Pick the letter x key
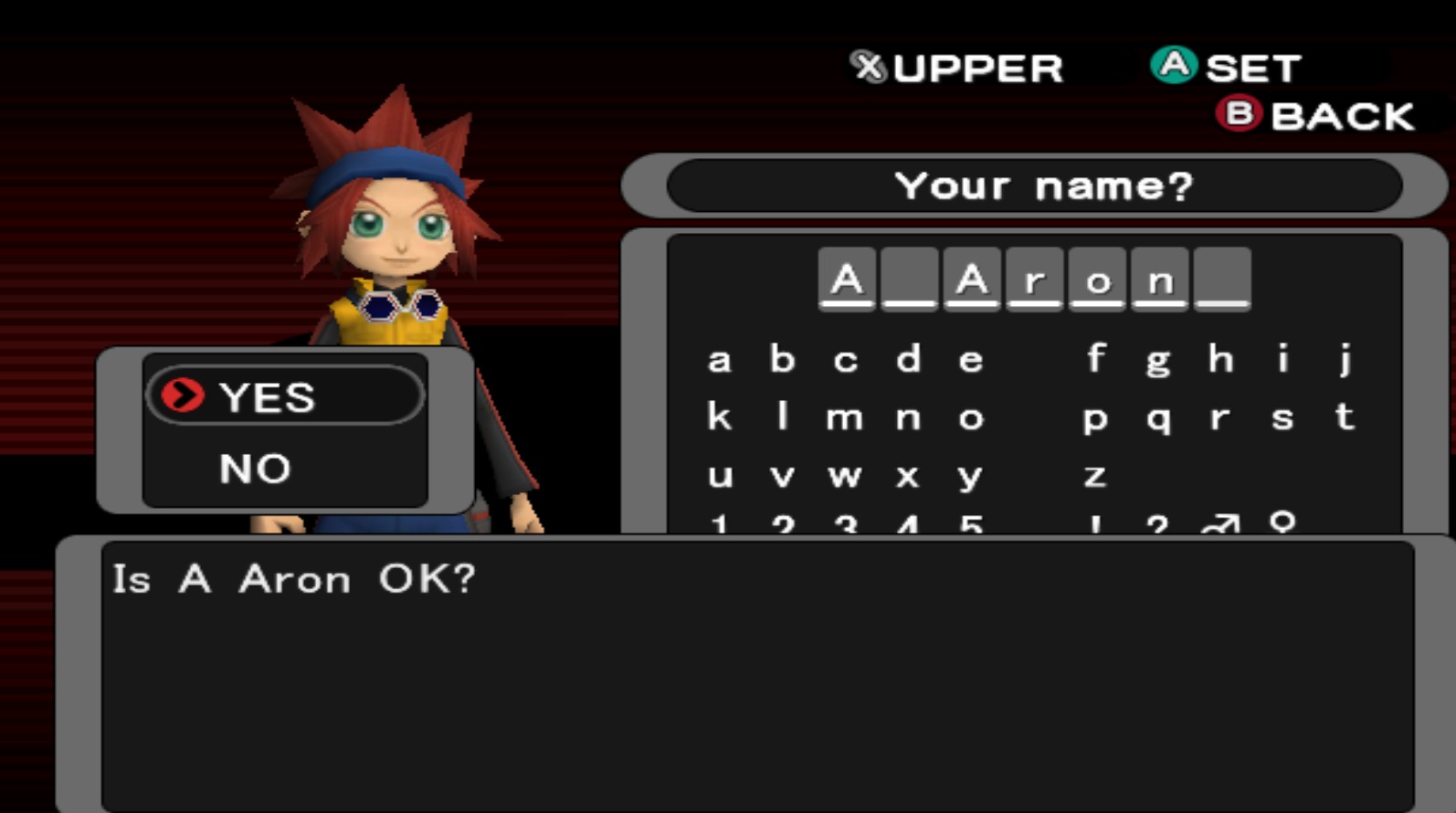Viewport: 1456px width, 813px height. coord(907,475)
